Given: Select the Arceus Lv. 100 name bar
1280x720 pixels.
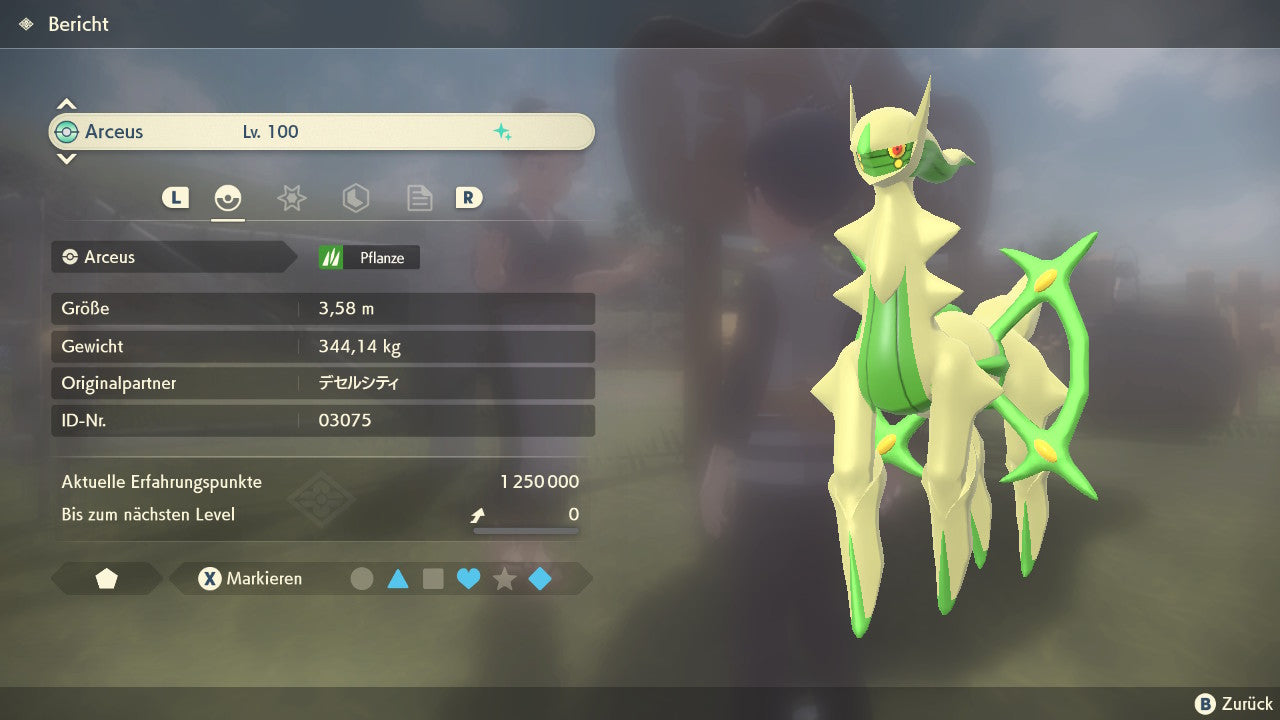Looking at the screenshot, I should click(x=321, y=132).
